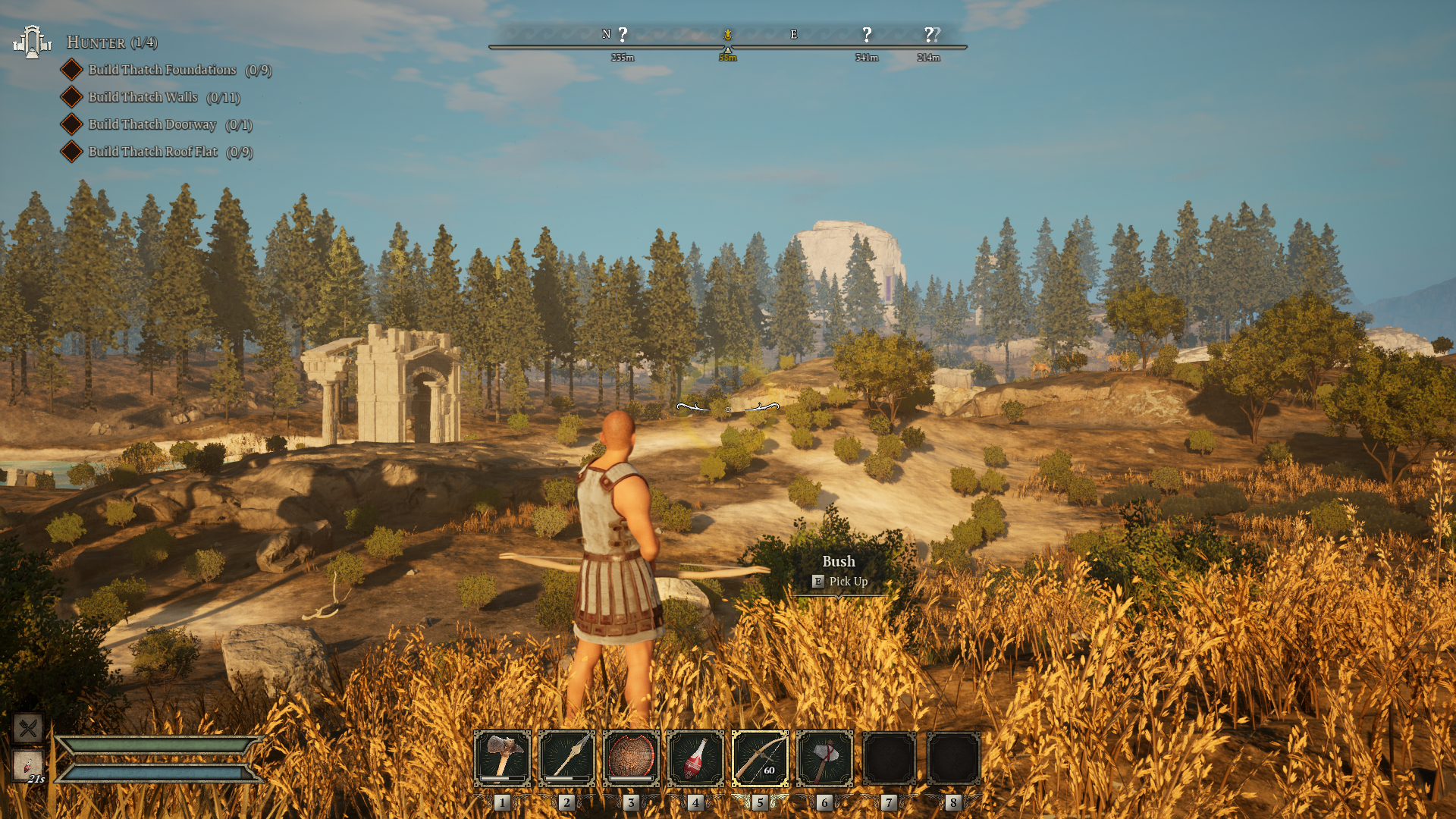Click the gold compass marker at 58m
This screenshot has width=1456, height=819.
(x=728, y=35)
